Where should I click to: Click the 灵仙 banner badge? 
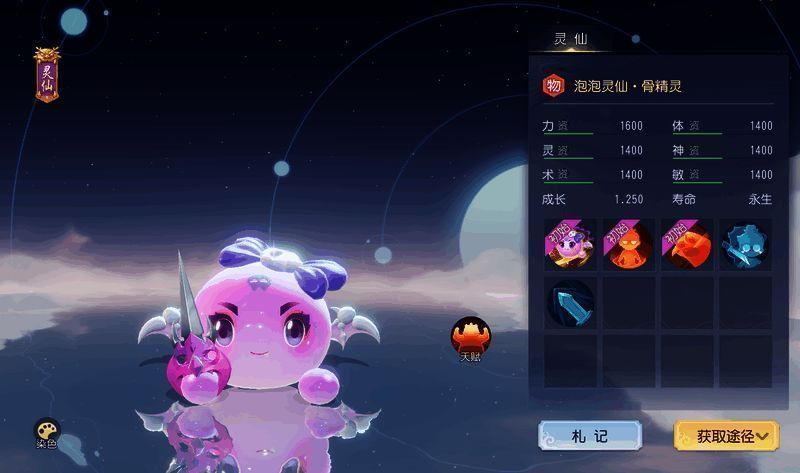[46, 74]
